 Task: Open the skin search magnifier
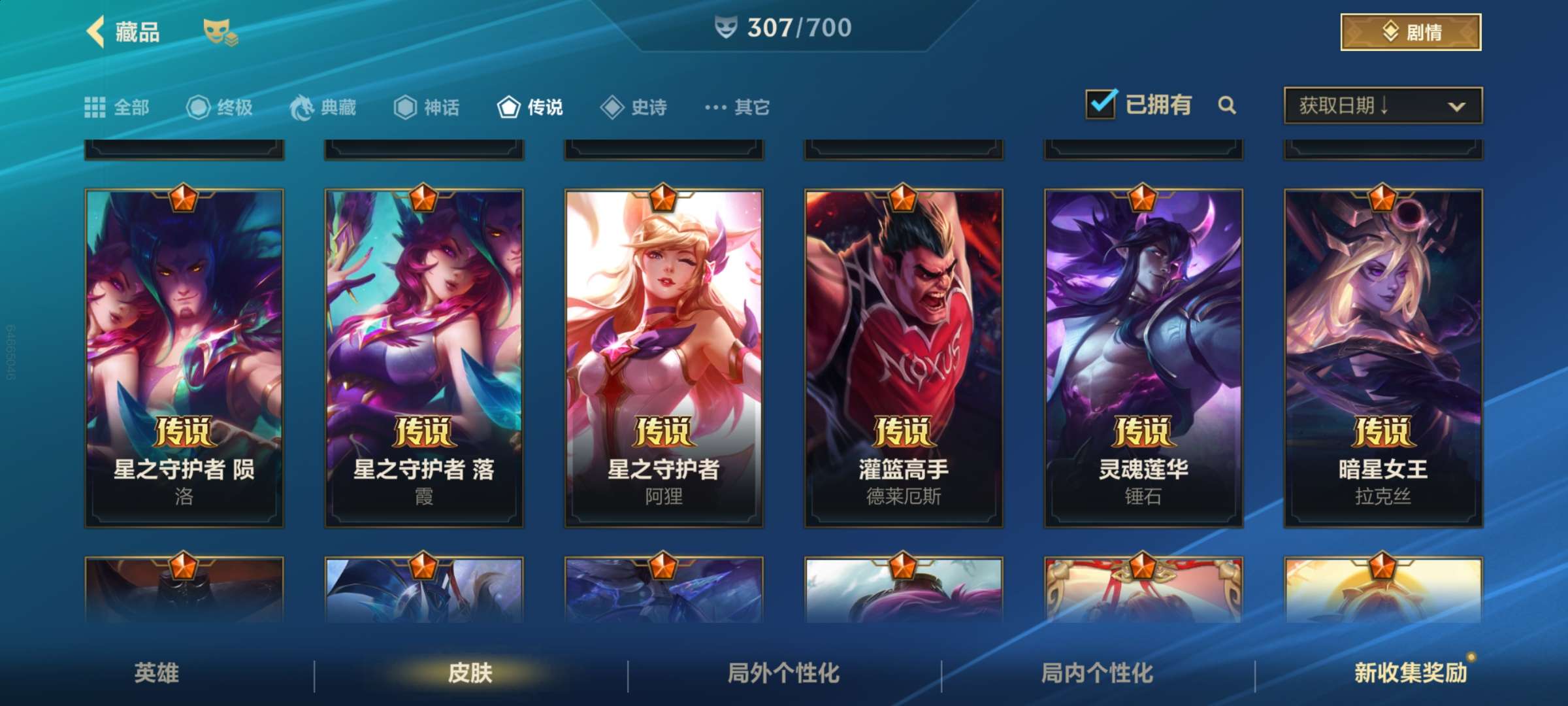pos(1227,105)
